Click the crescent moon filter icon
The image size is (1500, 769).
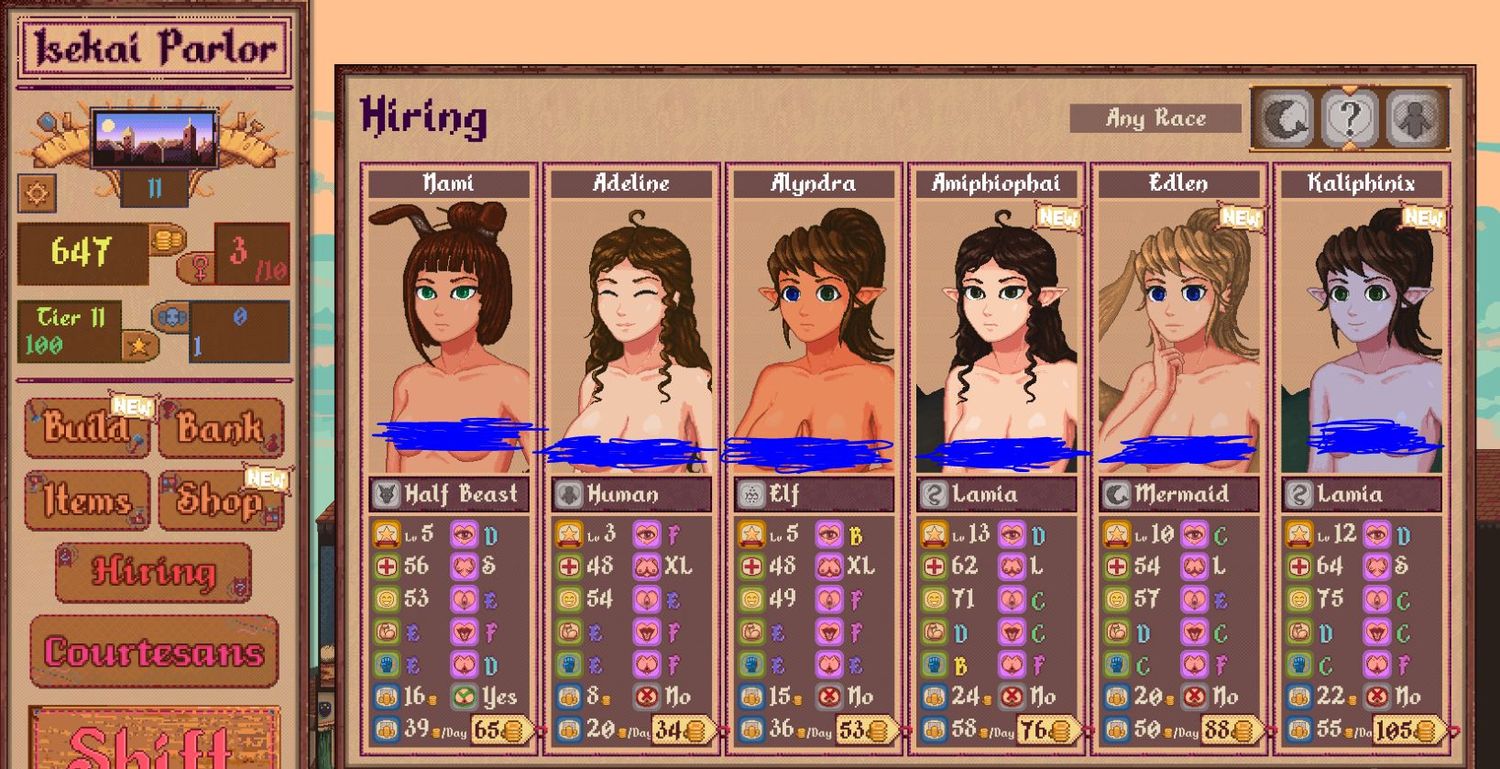(x=1284, y=119)
